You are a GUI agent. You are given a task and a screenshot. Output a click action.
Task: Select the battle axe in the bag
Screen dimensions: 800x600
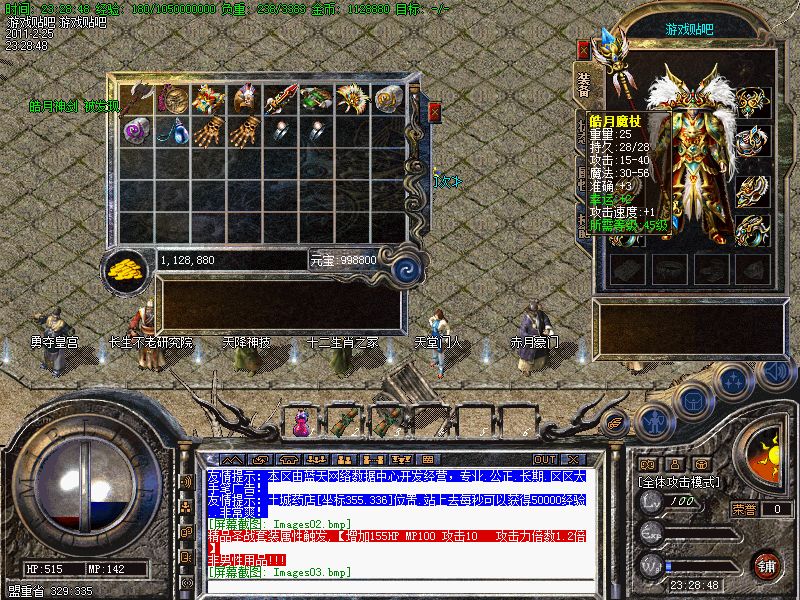(139, 98)
